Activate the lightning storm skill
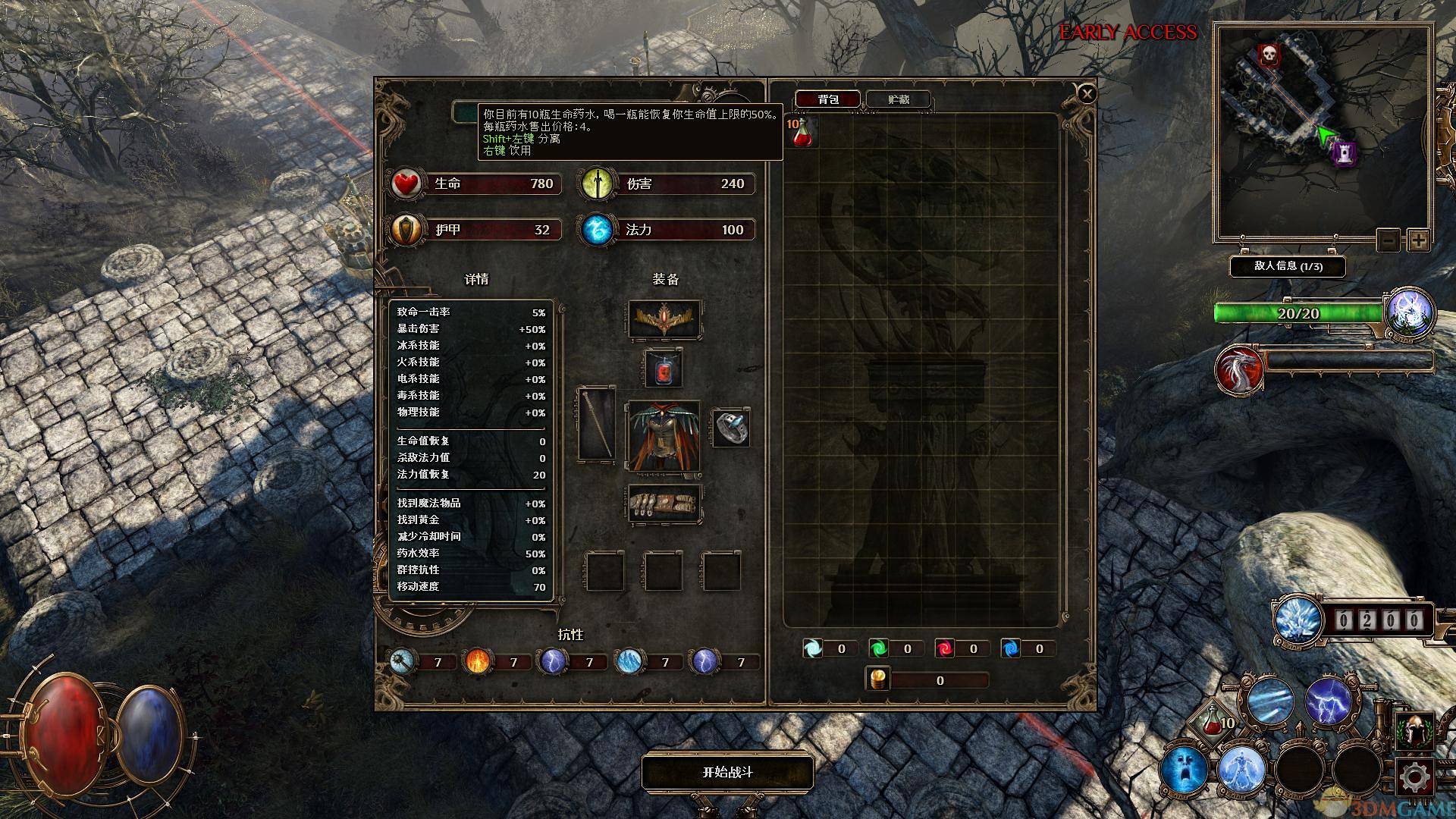The image size is (1456, 819). (x=1328, y=700)
